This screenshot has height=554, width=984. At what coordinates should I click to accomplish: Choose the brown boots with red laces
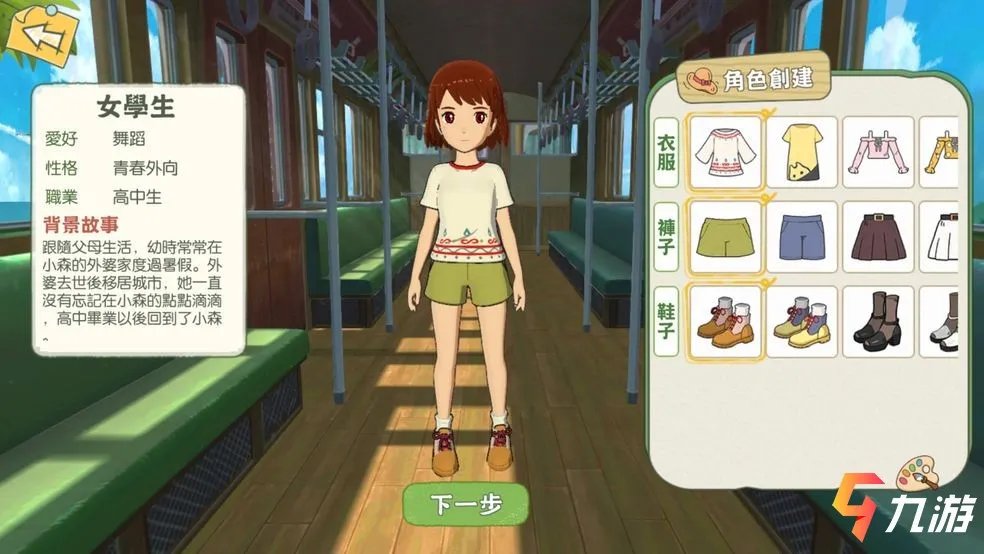click(x=725, y=322)
